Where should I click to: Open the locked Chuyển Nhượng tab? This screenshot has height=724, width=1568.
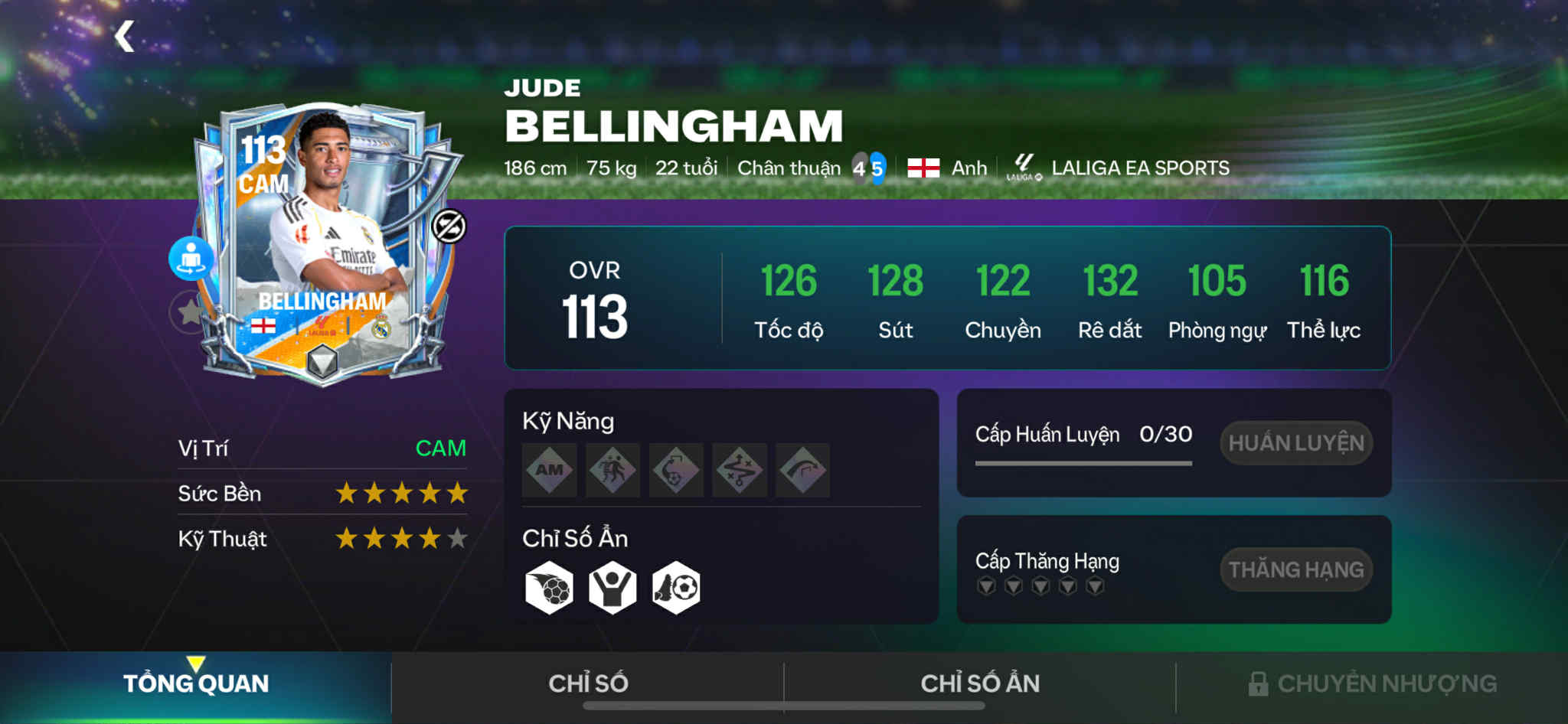tap(1372, 683)
